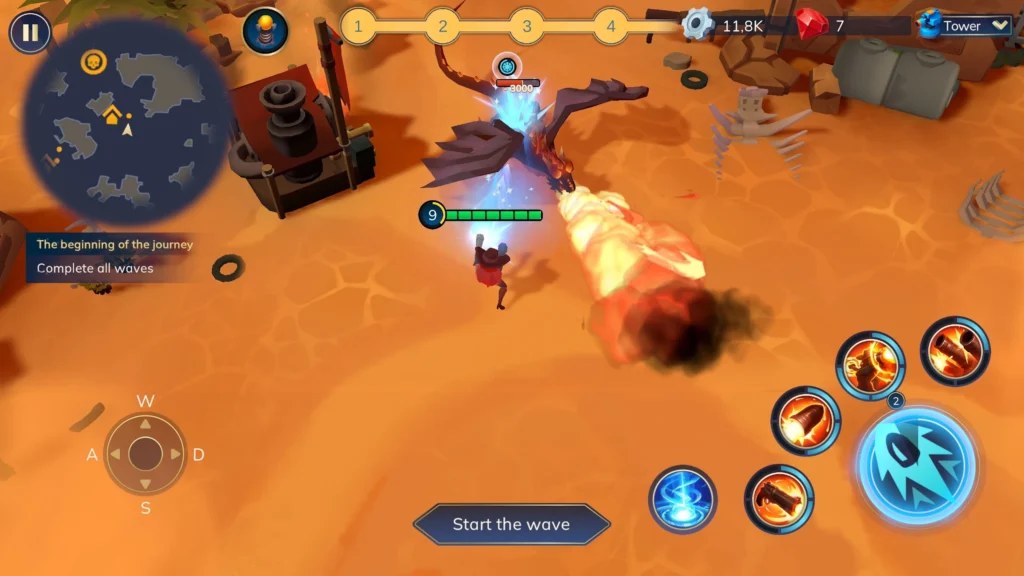Select wave 4 marker on progress bar
The height and width of the screenshot is (576, 1024).
click(x=611, y=26)
